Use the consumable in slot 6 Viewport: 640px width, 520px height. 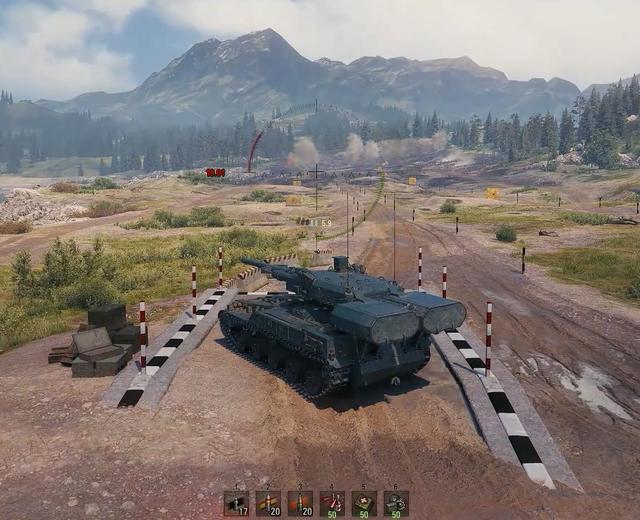pos(396,503)
